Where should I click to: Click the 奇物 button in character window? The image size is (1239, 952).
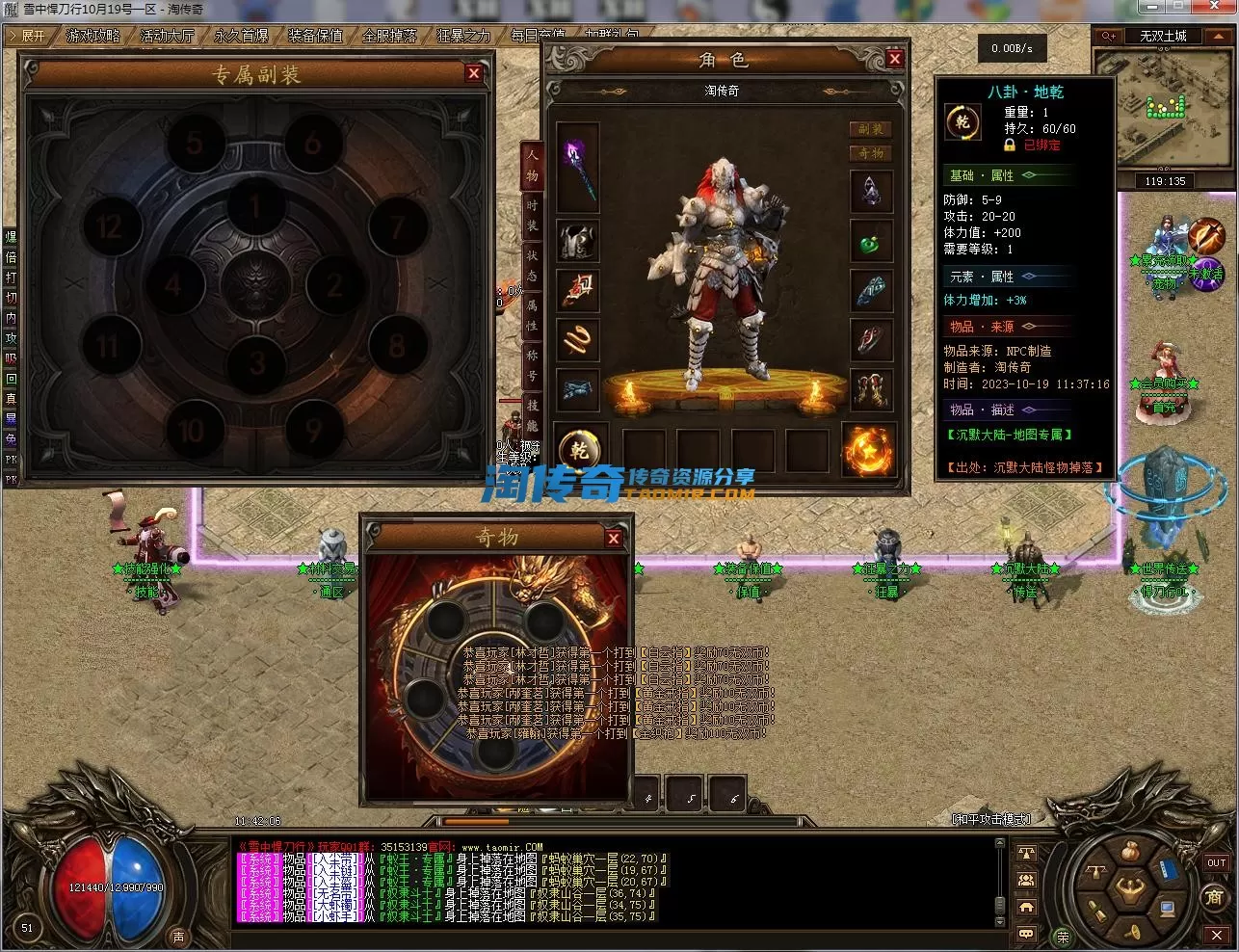(x=870, y=153)
